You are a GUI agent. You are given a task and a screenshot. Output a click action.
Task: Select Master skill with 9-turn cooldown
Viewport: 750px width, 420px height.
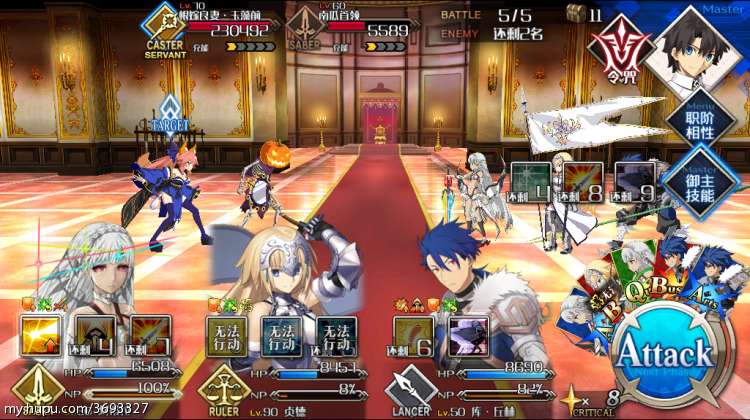tap(634, 181)
